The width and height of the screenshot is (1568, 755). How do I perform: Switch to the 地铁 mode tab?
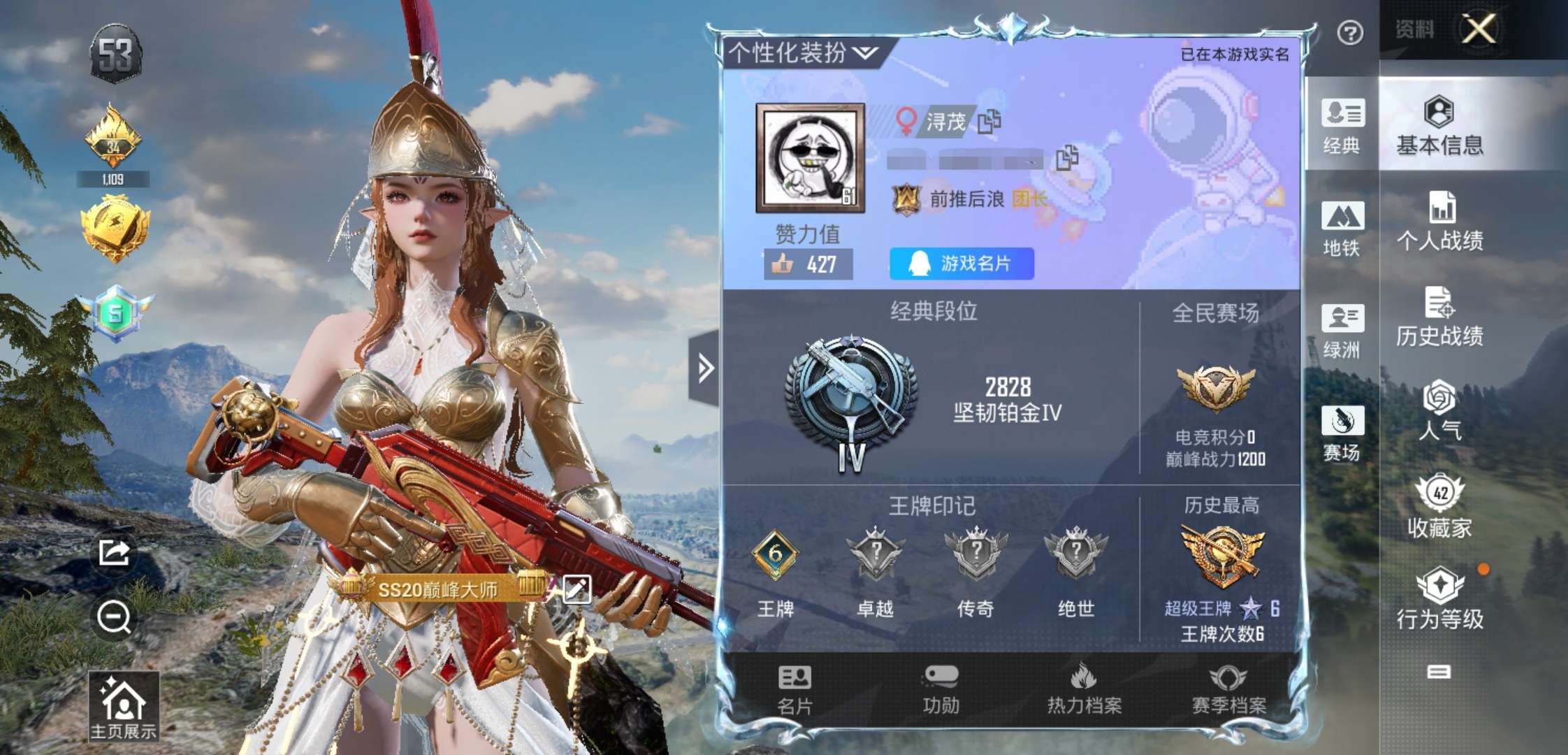1342,228
